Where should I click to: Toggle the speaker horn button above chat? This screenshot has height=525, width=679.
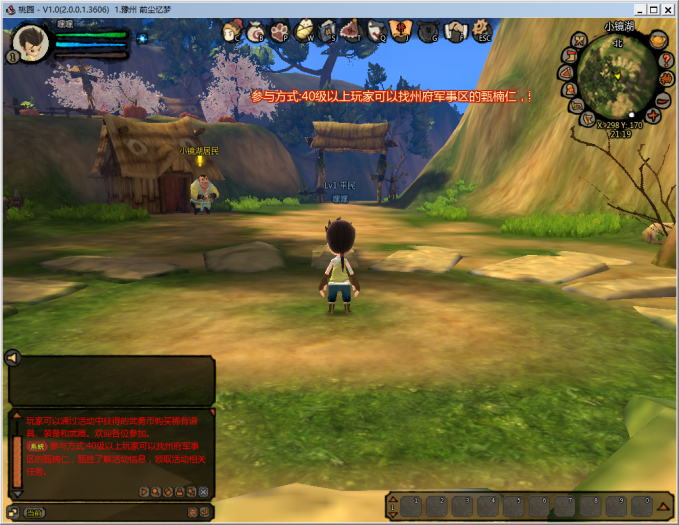tap(14, 357)
